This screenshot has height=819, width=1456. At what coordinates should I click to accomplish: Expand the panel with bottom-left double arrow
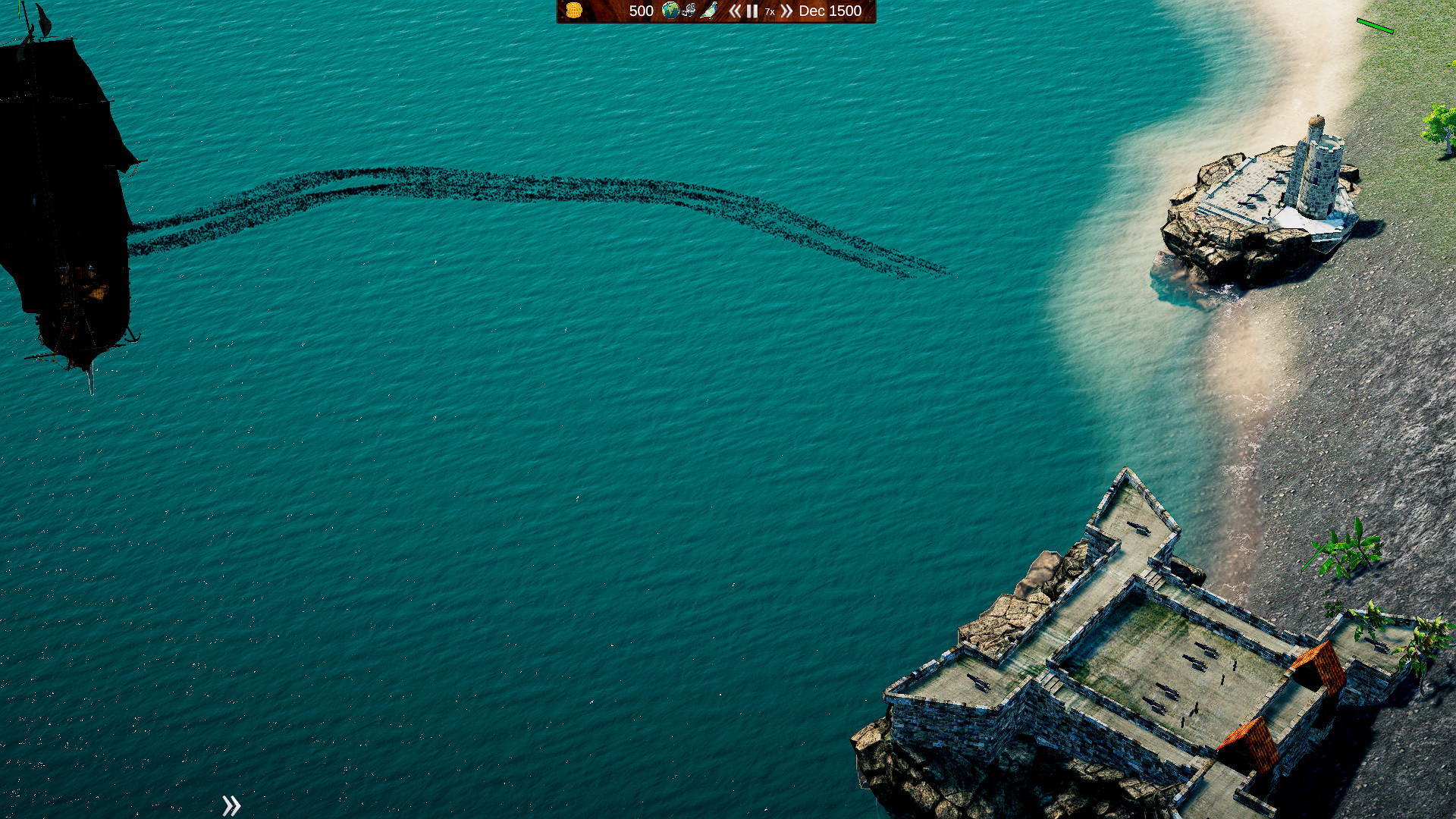pyautogui.click(x=231, y=805)
